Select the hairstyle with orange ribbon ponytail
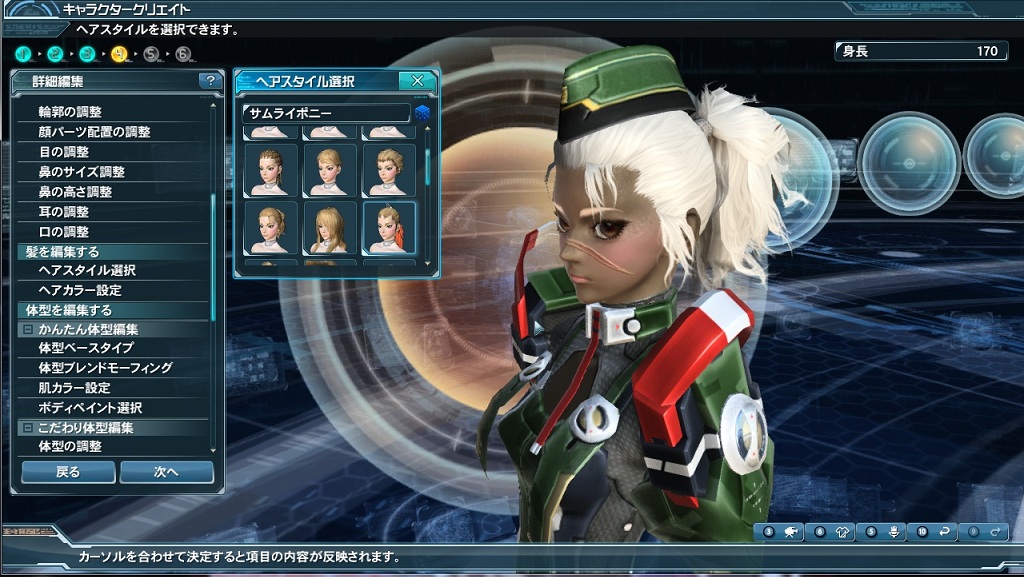The width and height of the screenshot is (1024, 577). [389, 228]
